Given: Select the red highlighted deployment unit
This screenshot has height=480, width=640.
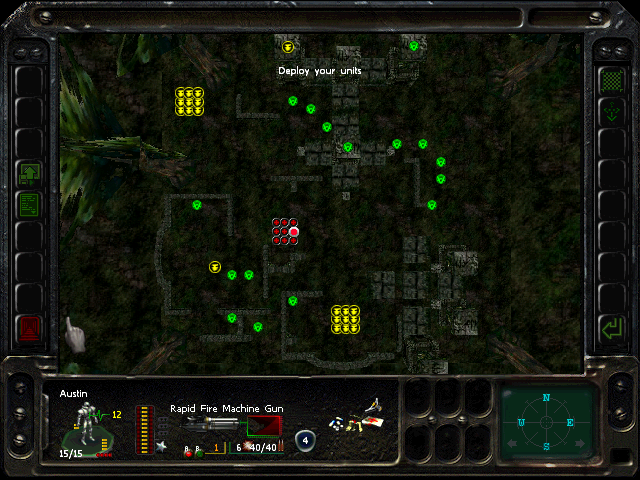Looking at the screenshot, I should (294, 232).
